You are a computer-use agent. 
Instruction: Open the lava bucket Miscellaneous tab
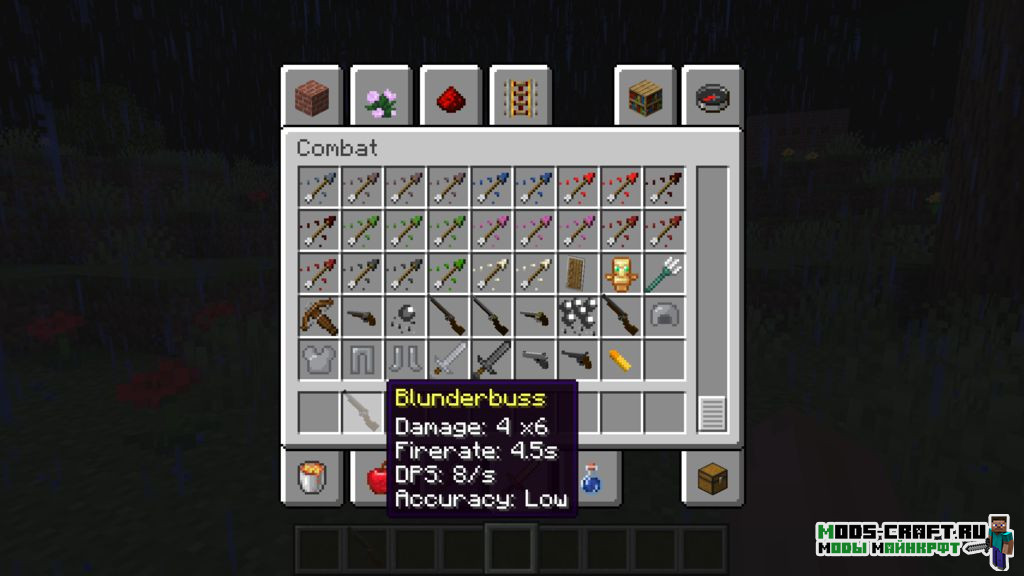pyautogui.click(x=311, y=478)
